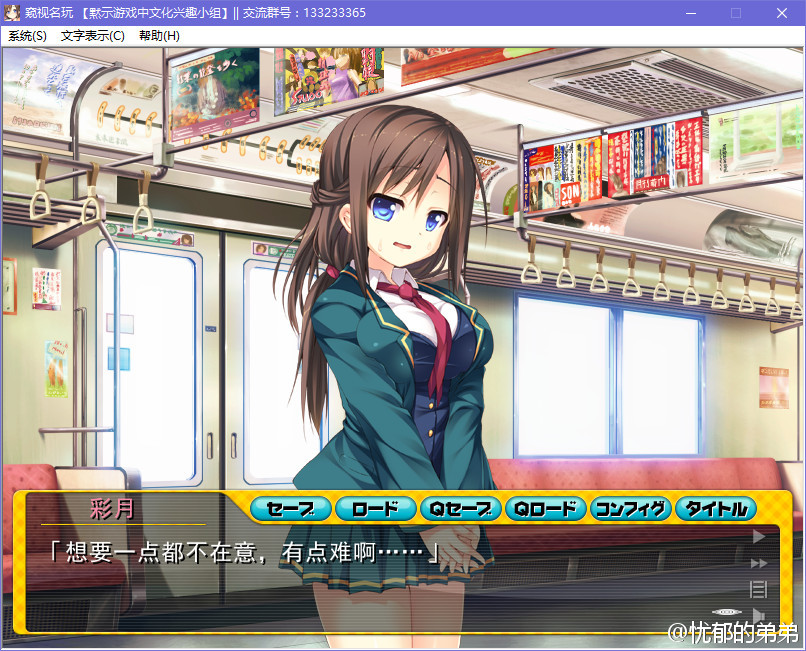The image size is (806, 651).
Task: Quick save with the Qセーブ button
Action: 460,509
